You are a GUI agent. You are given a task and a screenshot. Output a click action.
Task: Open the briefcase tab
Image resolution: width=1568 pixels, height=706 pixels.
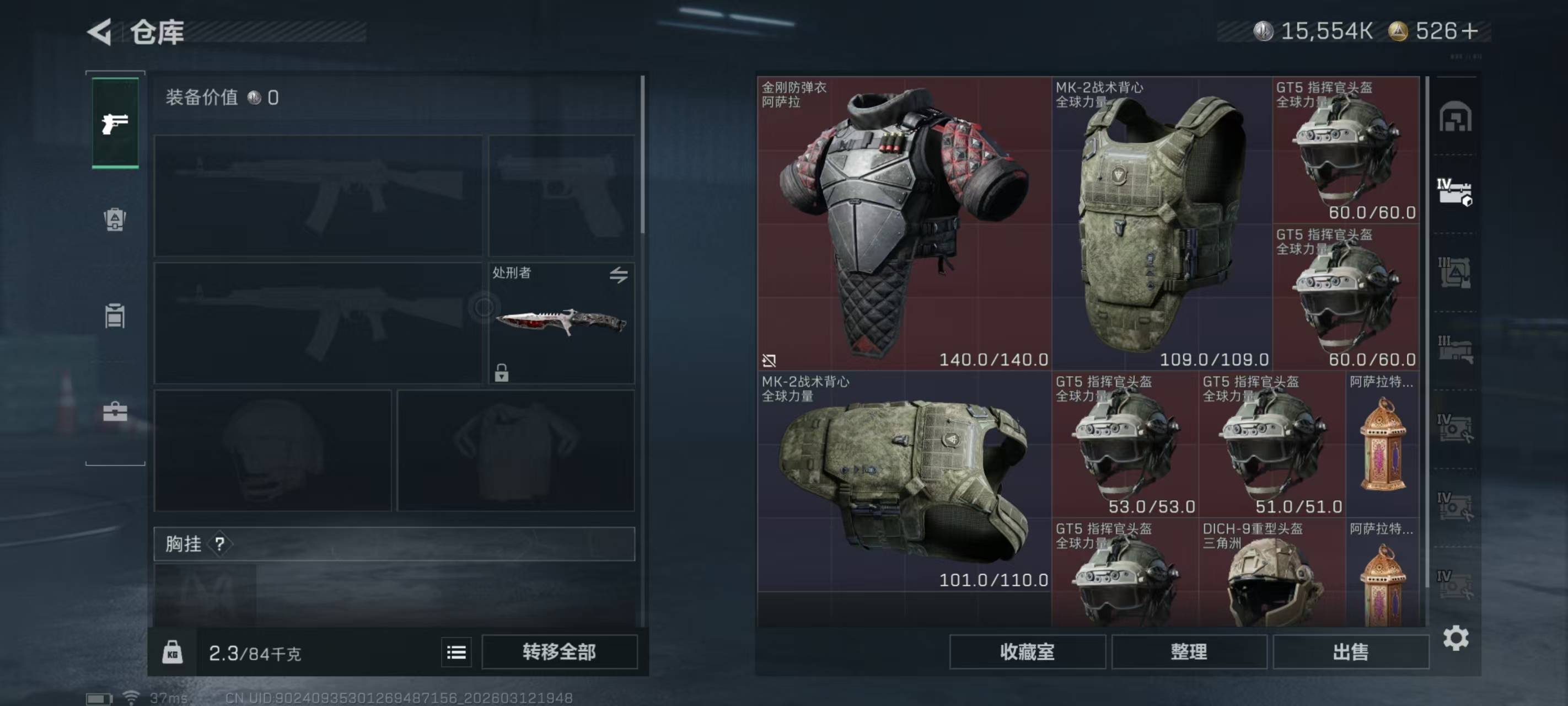click(x=115, y=412)
